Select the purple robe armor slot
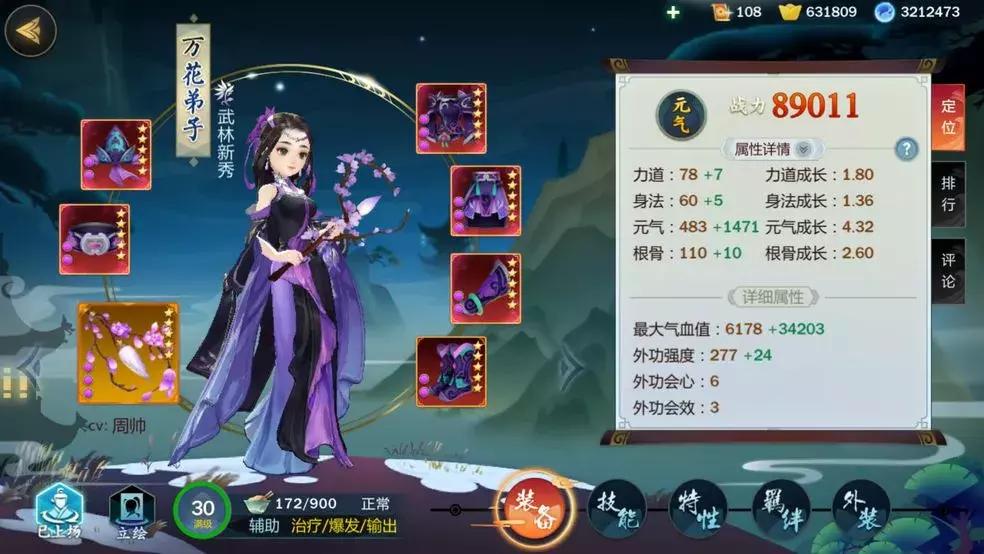The image size is (984, 554). point(451,118)
